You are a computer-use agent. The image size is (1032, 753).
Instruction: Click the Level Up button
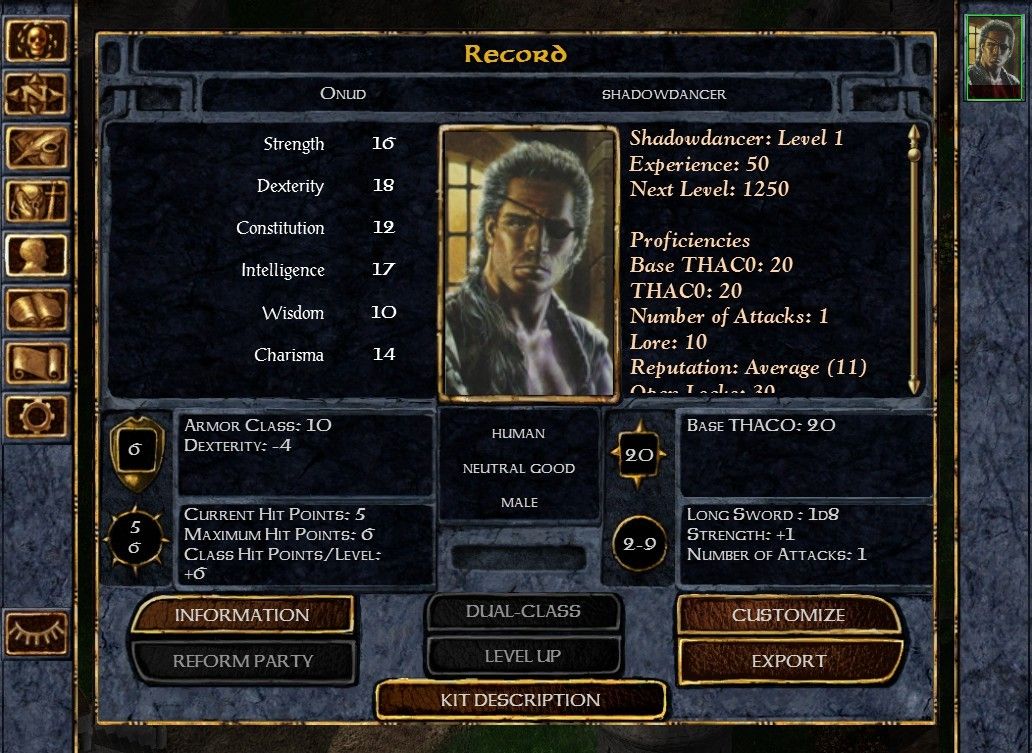pyautogui.click(x=523, y=656)
